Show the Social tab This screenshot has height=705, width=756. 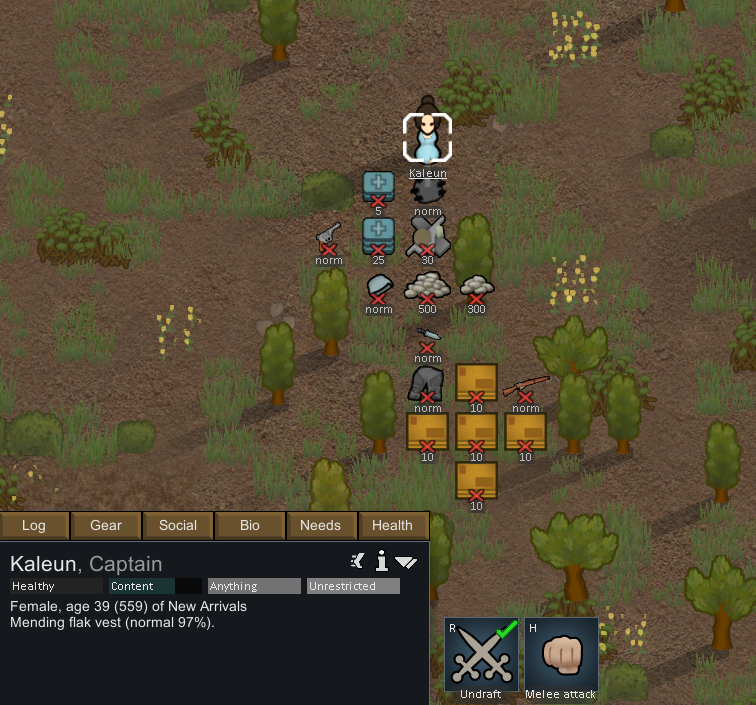pos(178,525)
